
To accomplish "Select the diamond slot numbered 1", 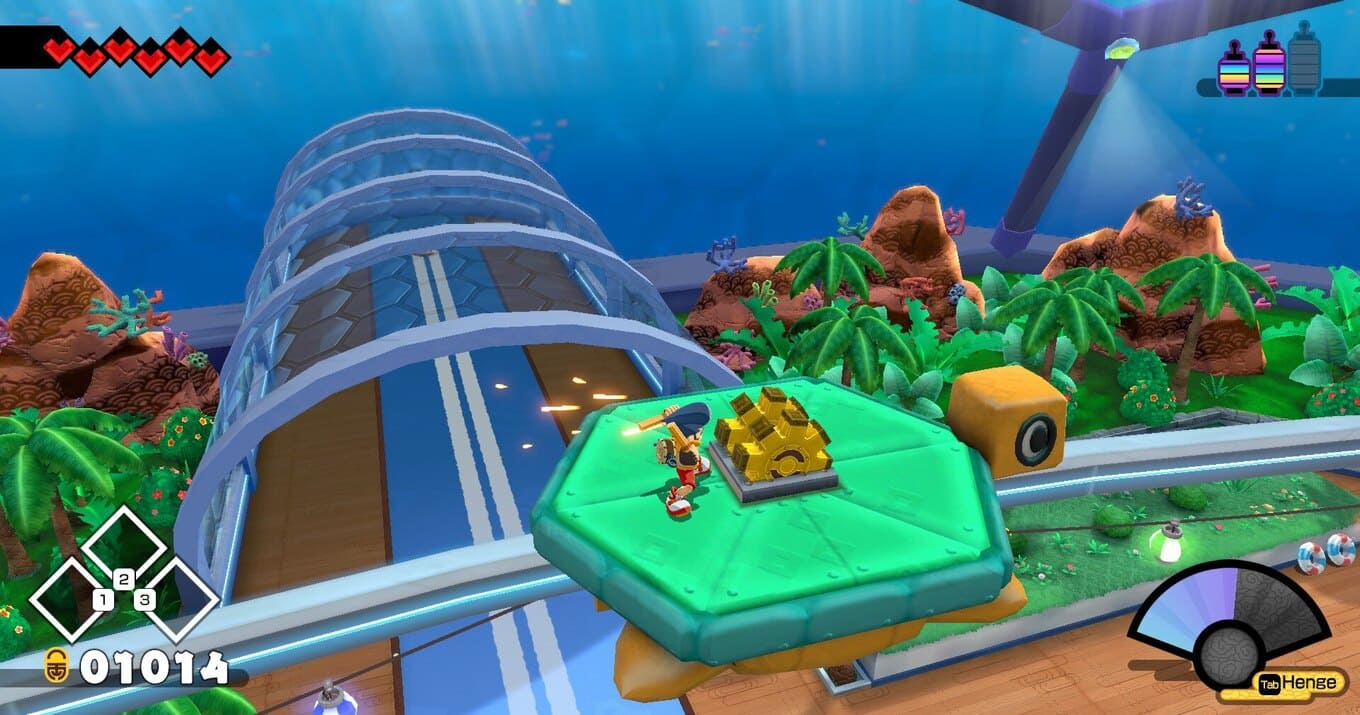I will 78,599.
